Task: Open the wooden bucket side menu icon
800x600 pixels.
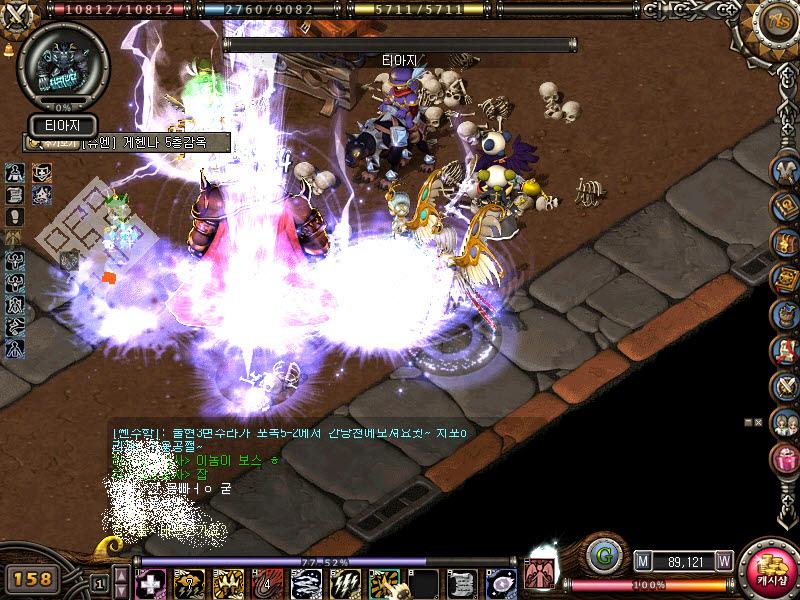Action: pos(786,314)
